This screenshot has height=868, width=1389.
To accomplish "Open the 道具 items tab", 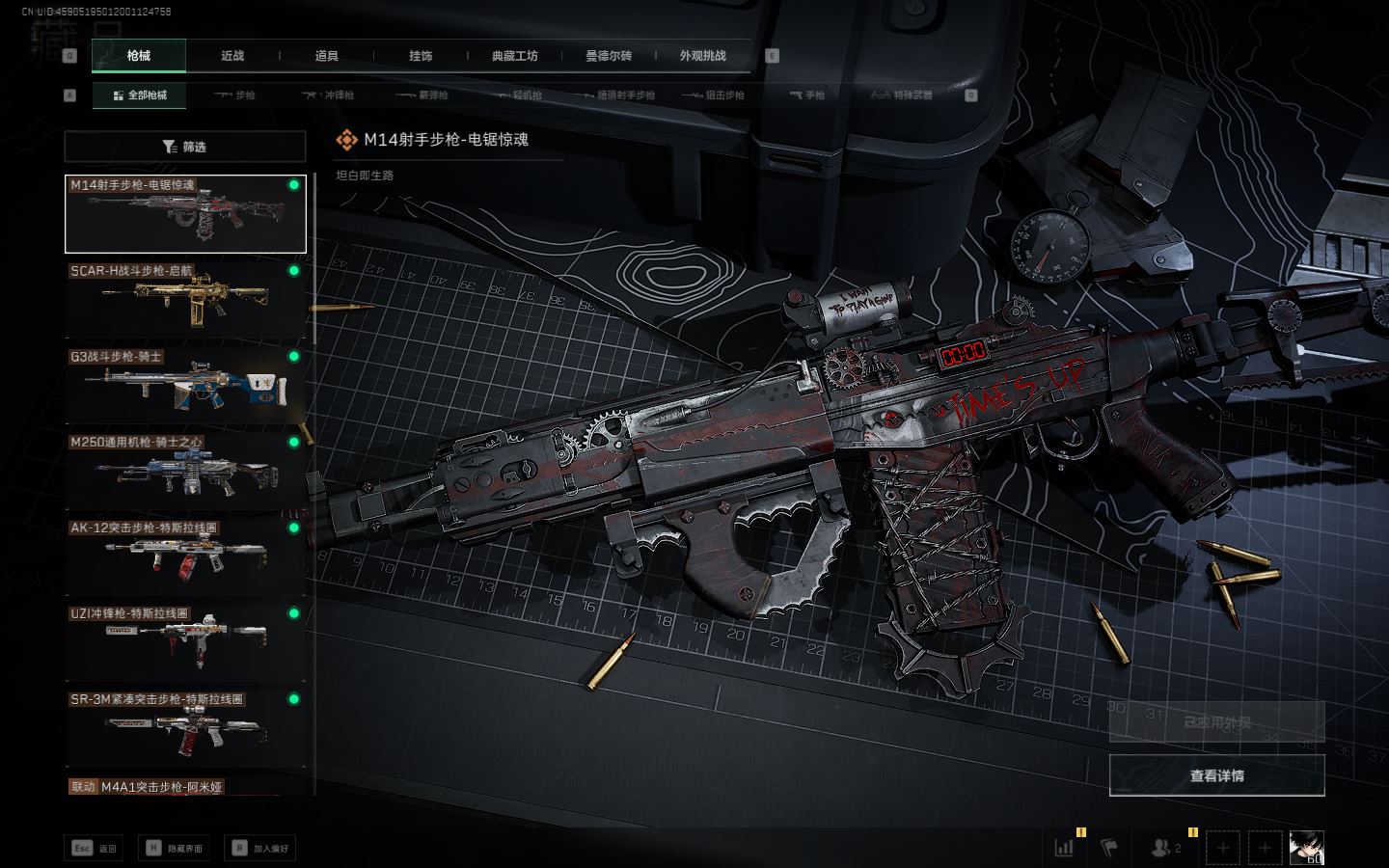I will [327, 56].
